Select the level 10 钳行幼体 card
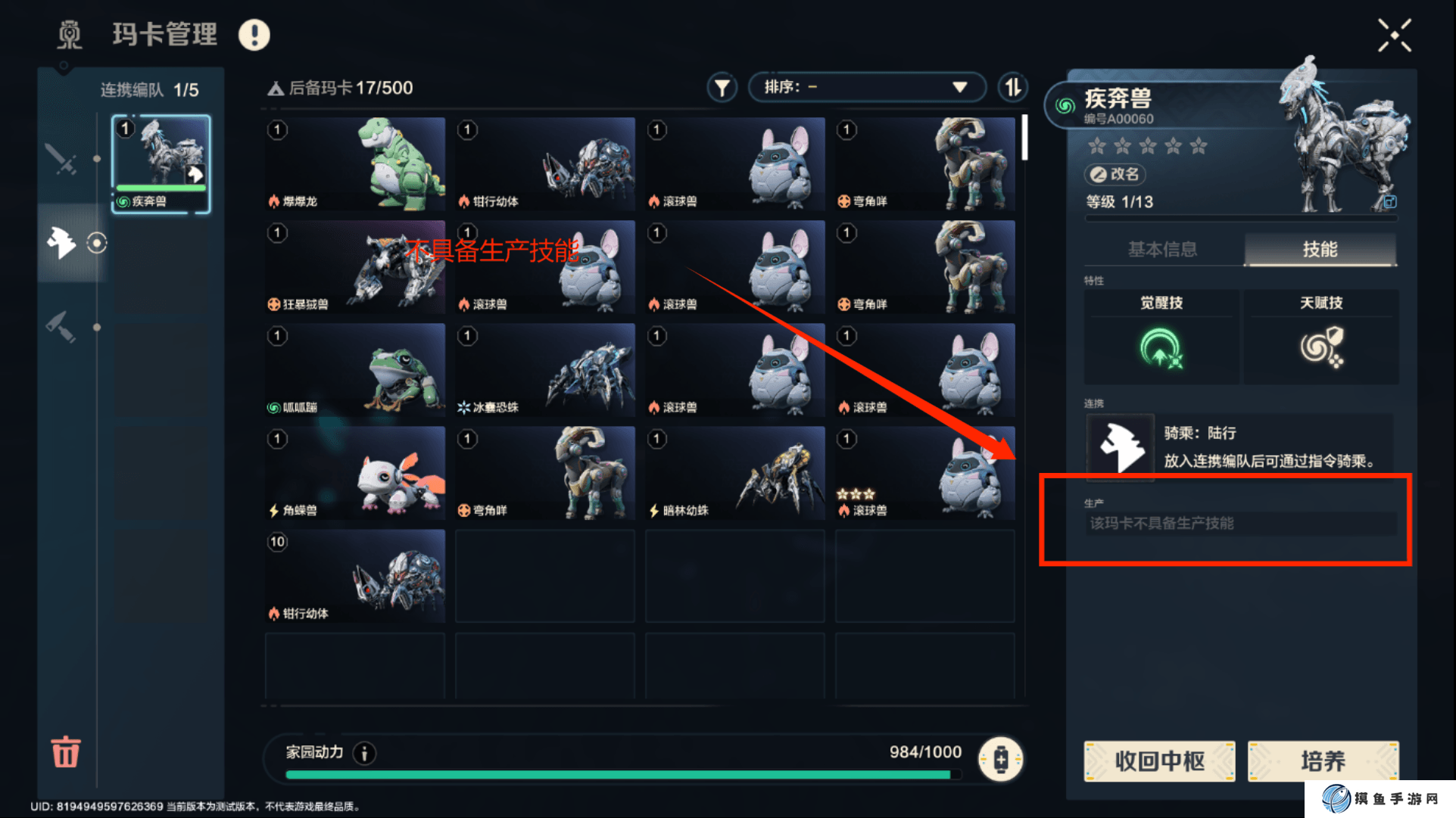 [355, 575]
